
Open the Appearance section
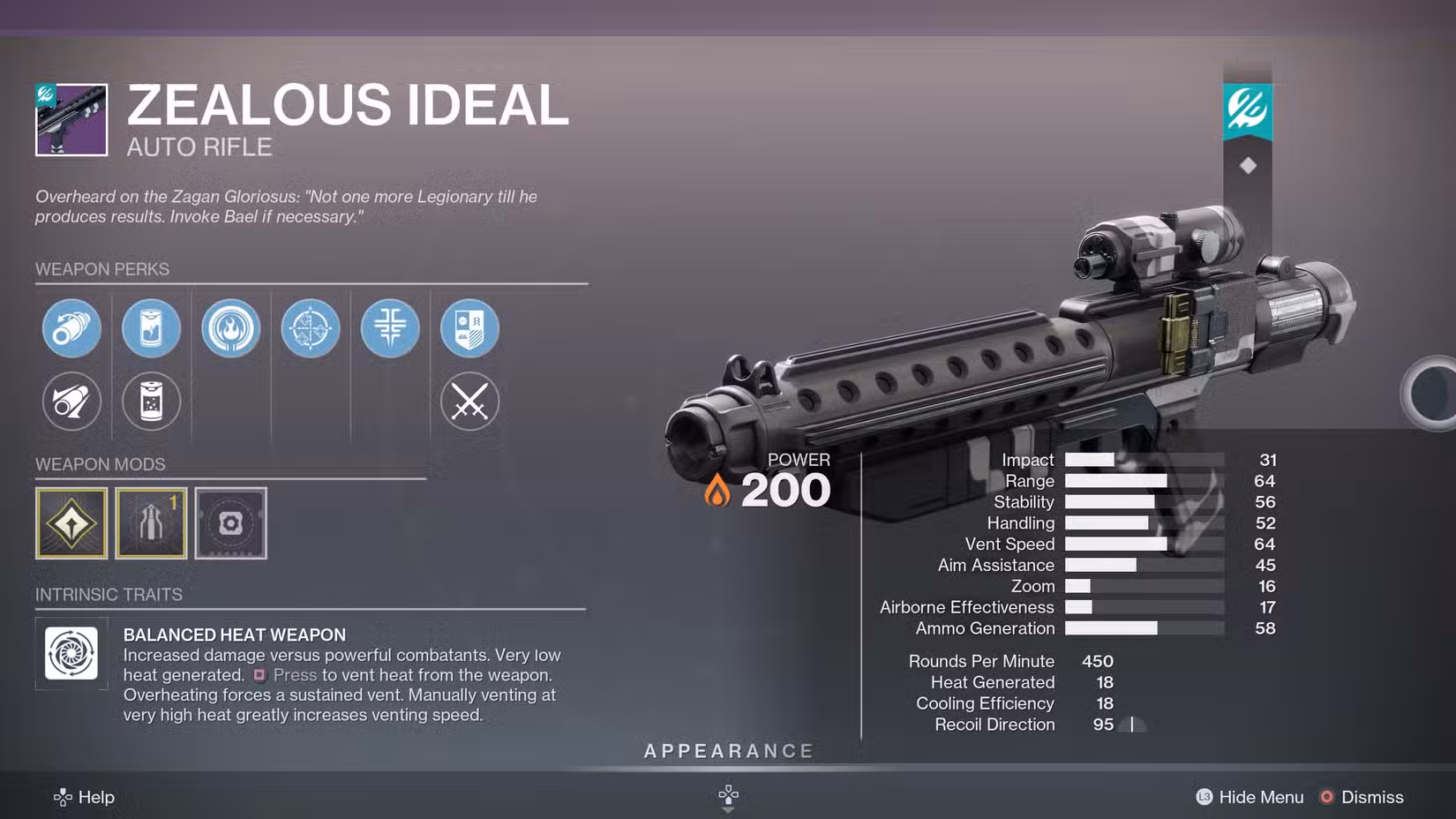tap(728, 752)
